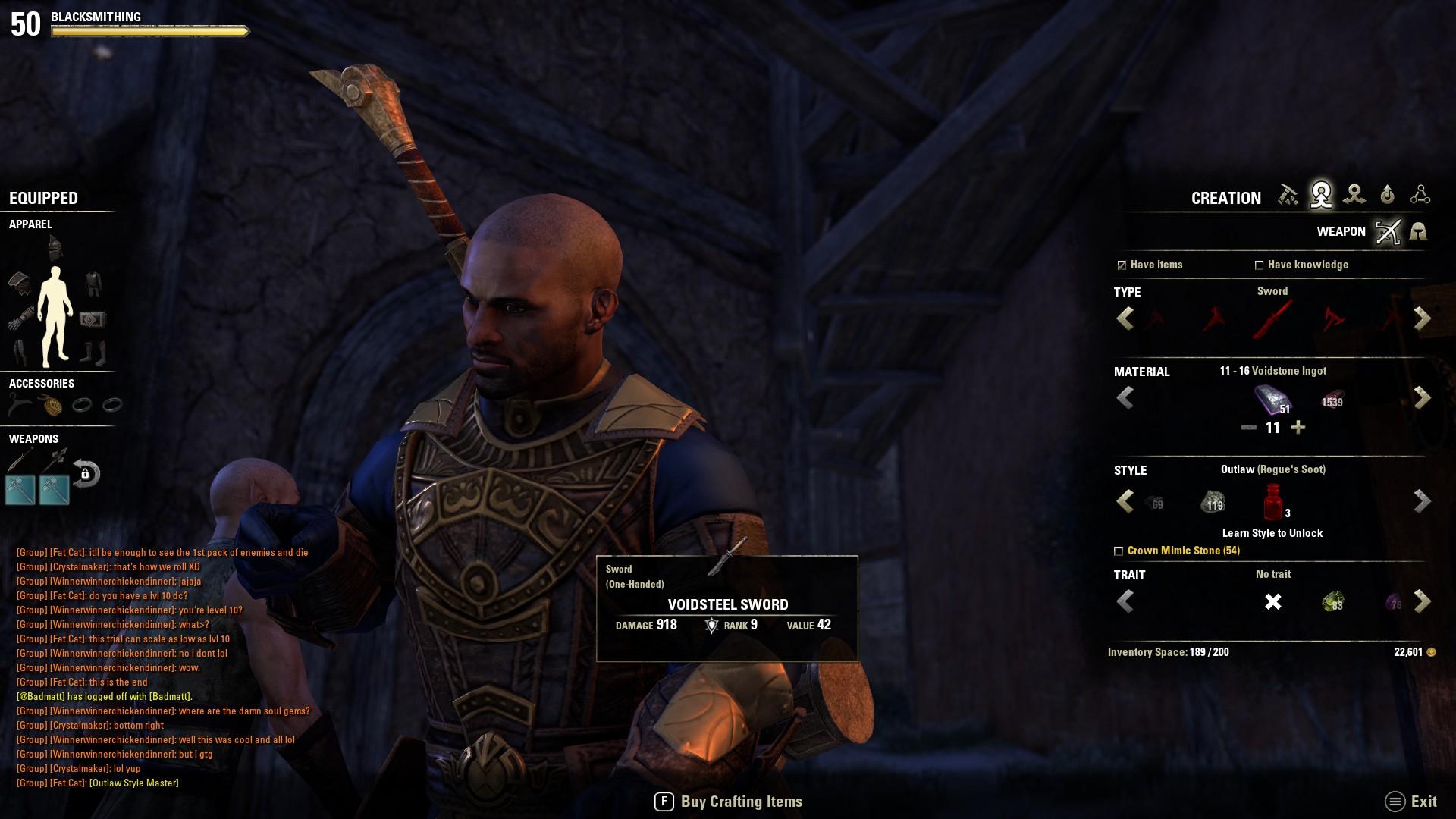Enable the Have knowledge filter
Screen dimensions: 1456x819
coord(1260,265)
